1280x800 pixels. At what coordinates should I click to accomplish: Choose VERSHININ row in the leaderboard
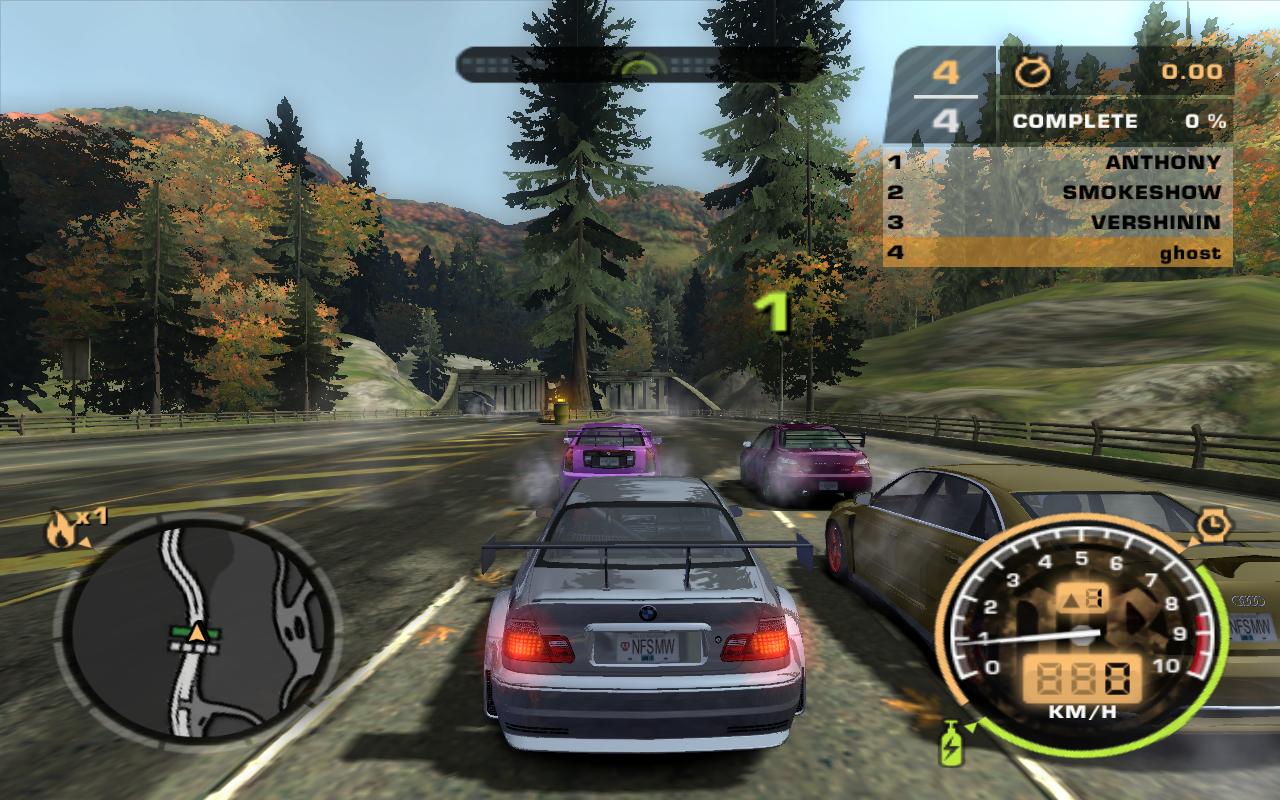tap(1057, 222)
